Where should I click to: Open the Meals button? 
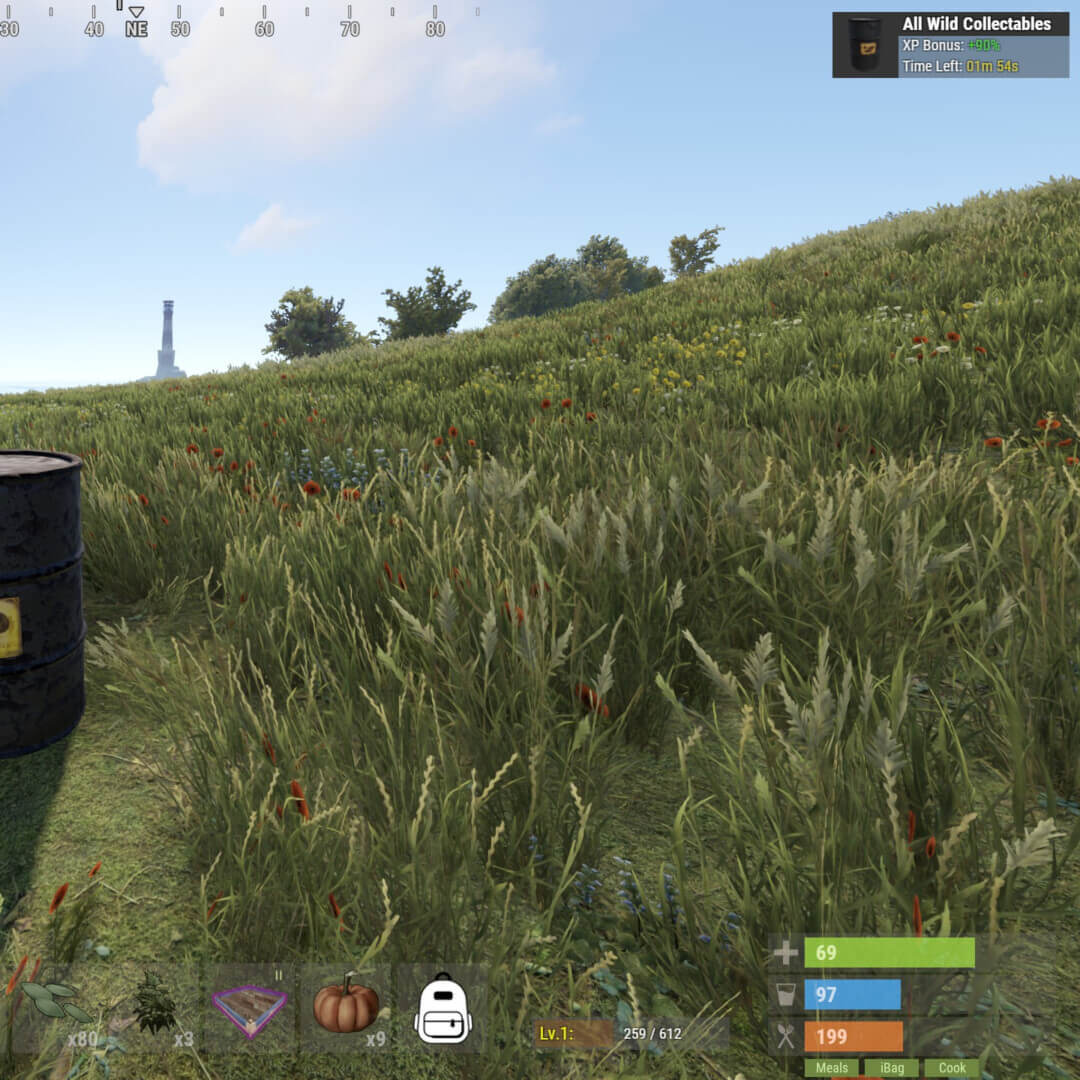click(831, 1068)
